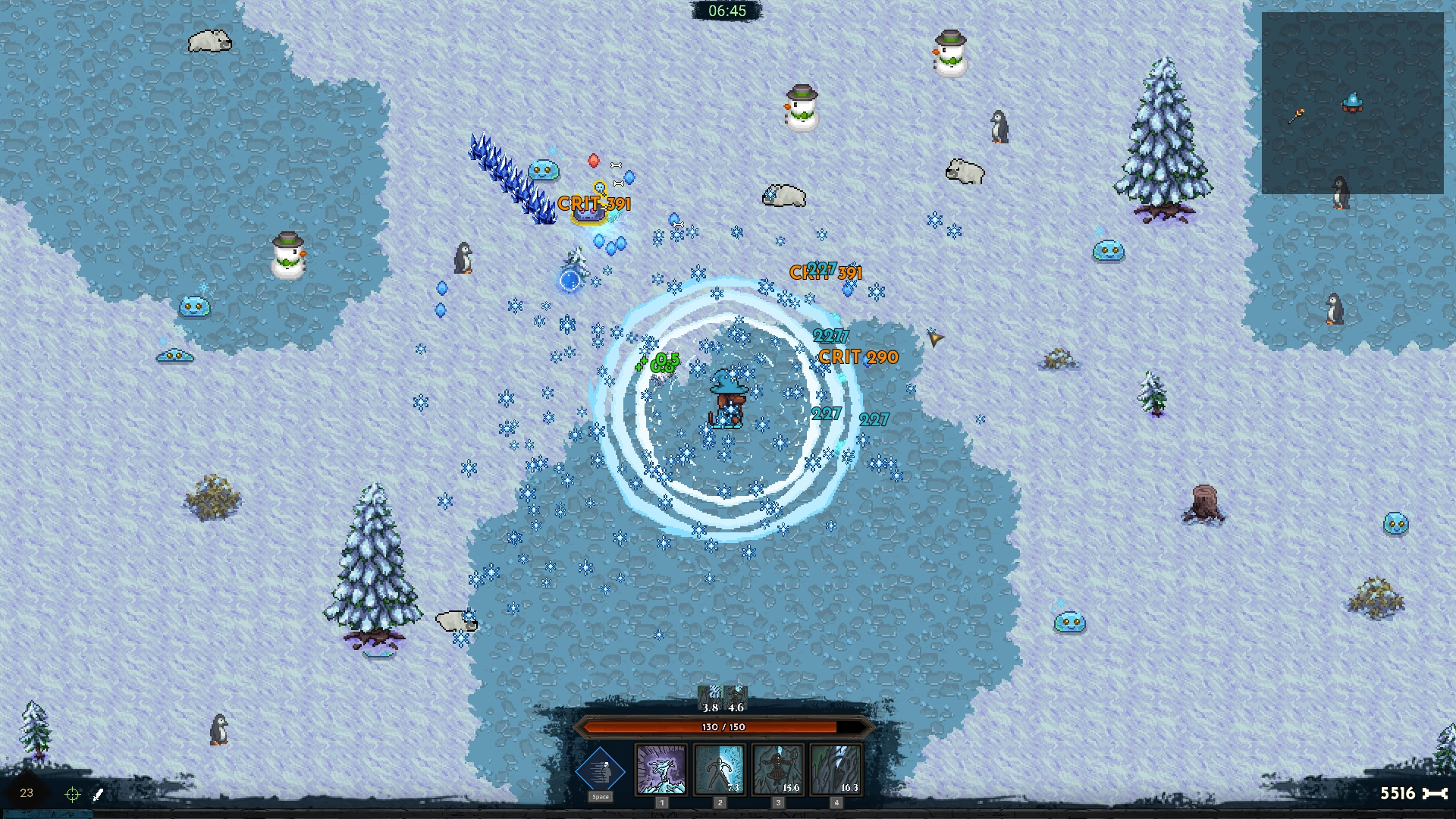This screenshot has width=1456, height=819.
Task: Click the hotkey 1 label below the first ability
Action: (x=661, y=802)
